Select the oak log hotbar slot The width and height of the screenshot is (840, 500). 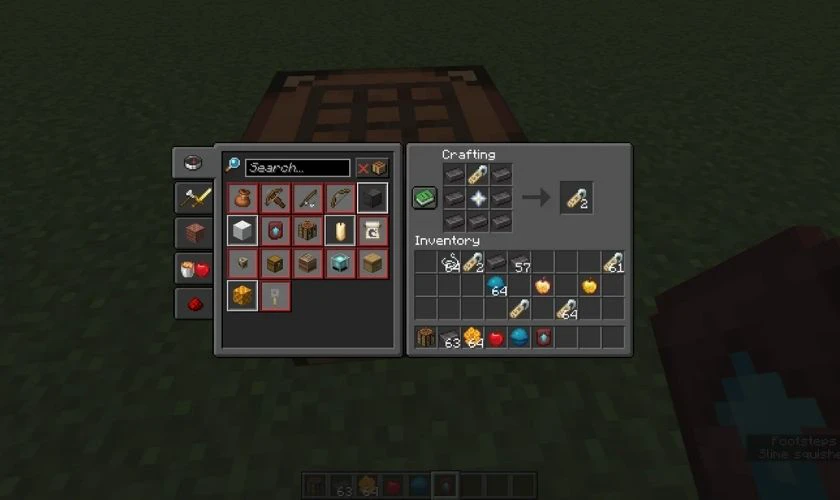click(x=426, y=338)
